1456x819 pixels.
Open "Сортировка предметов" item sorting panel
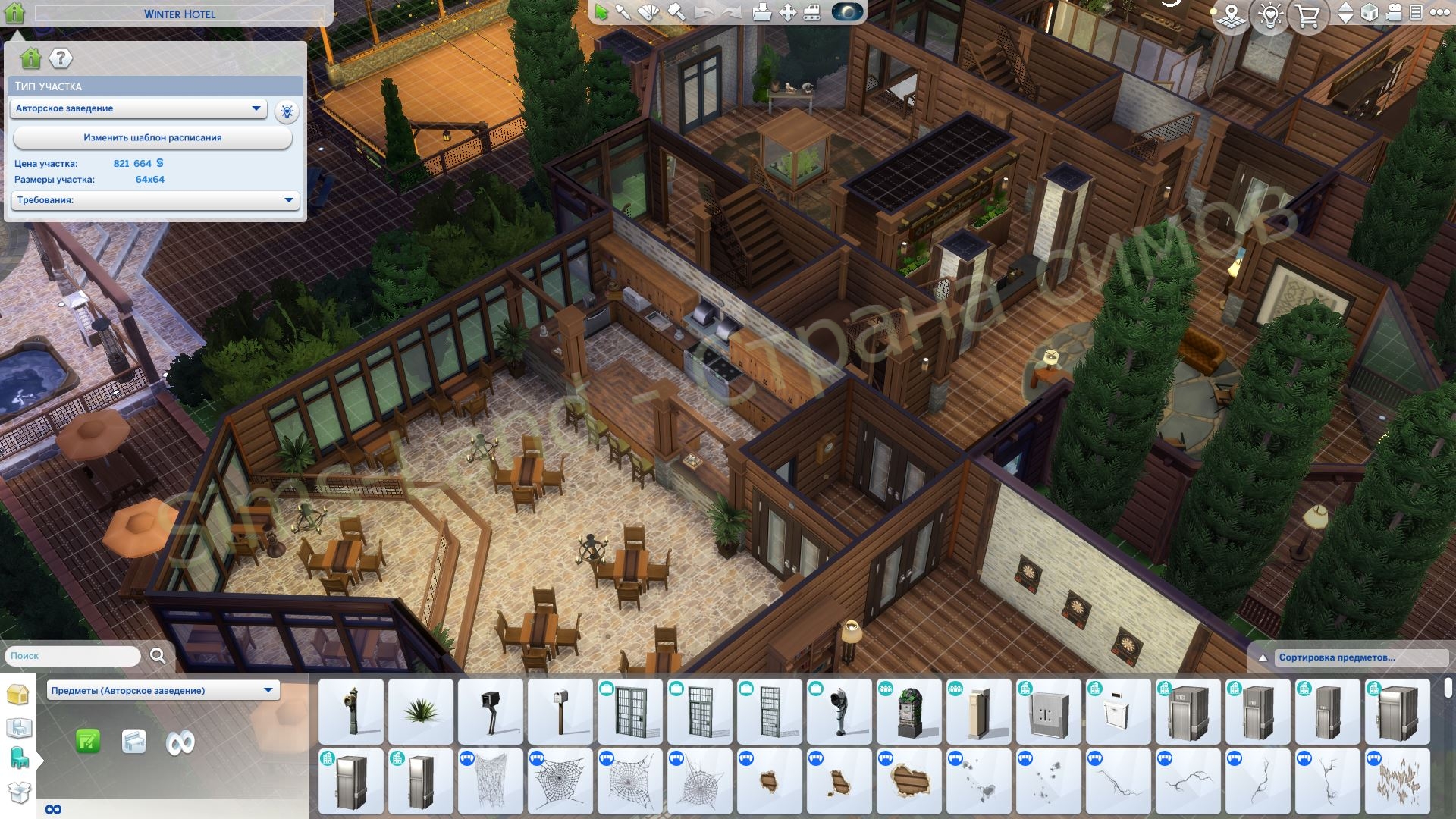1337,657
